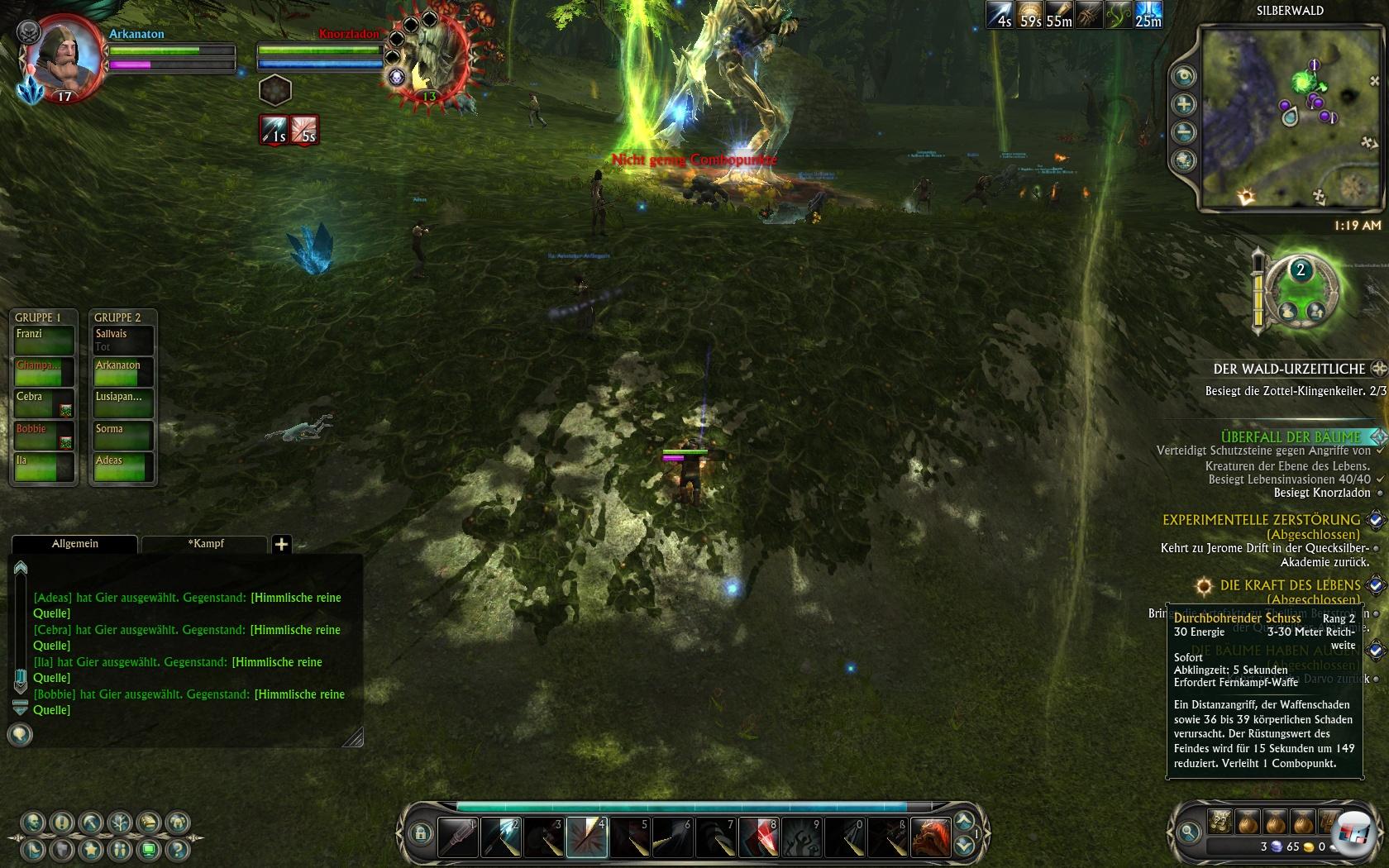The height and width of the screenshot is (868, 1389).
Task: Add a new chat tab with plus button
Action: coord(281,543)
